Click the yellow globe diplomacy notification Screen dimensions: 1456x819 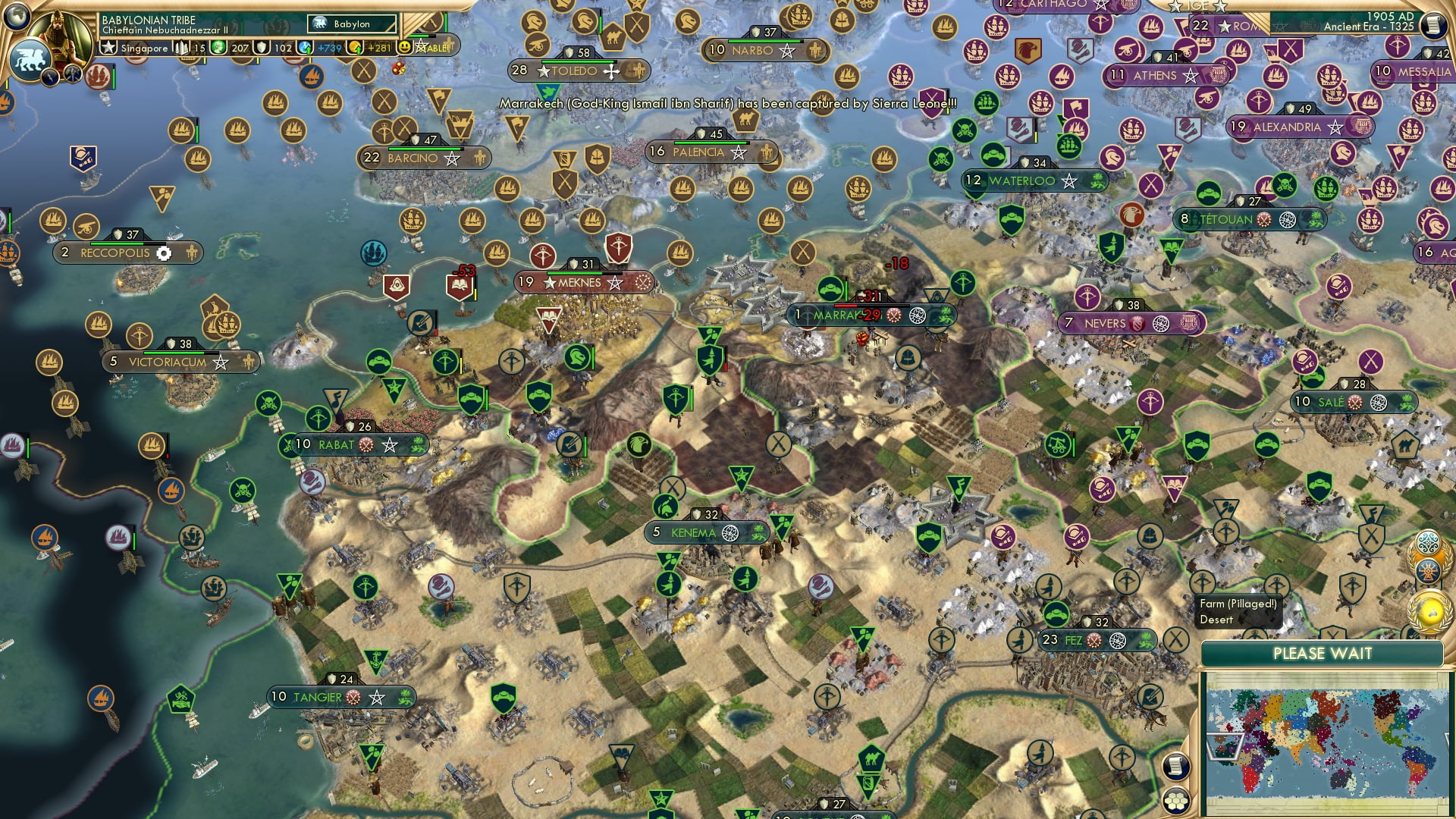click(x=1429, y=611)
